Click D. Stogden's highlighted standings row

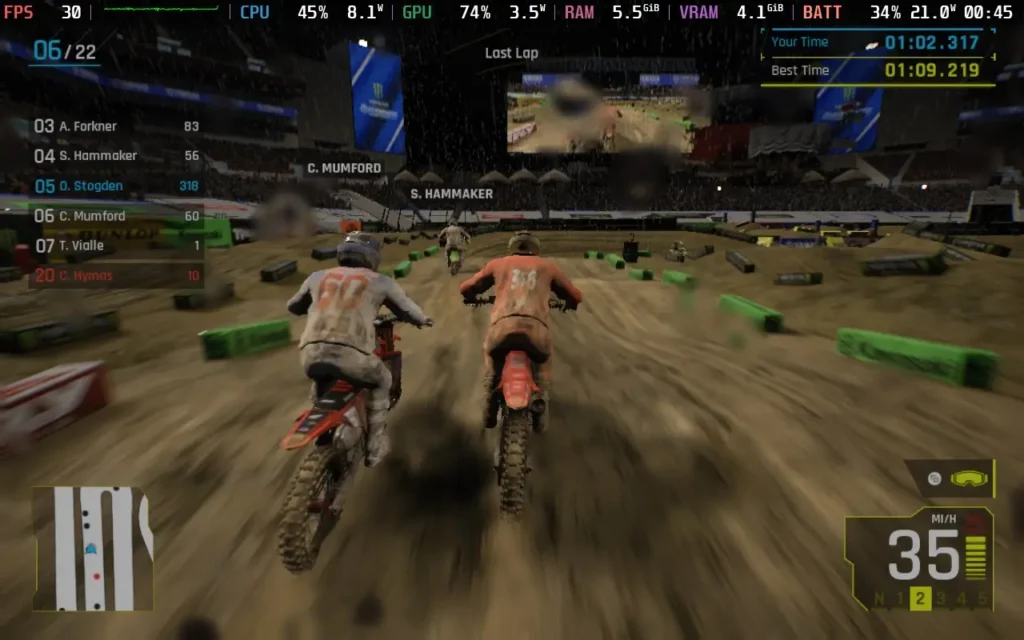tap(117, 186)
